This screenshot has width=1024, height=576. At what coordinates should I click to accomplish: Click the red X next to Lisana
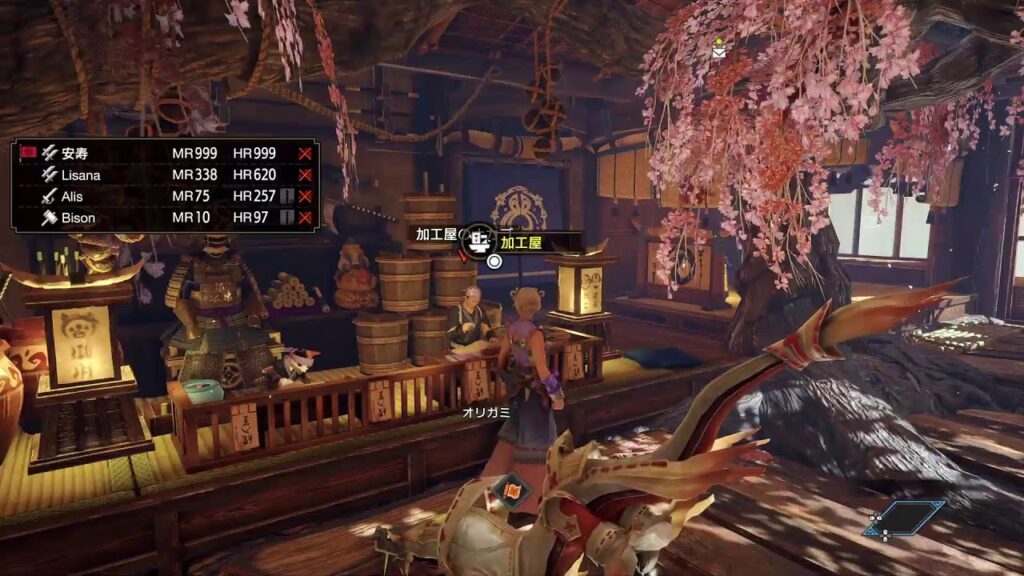[305, 174]
